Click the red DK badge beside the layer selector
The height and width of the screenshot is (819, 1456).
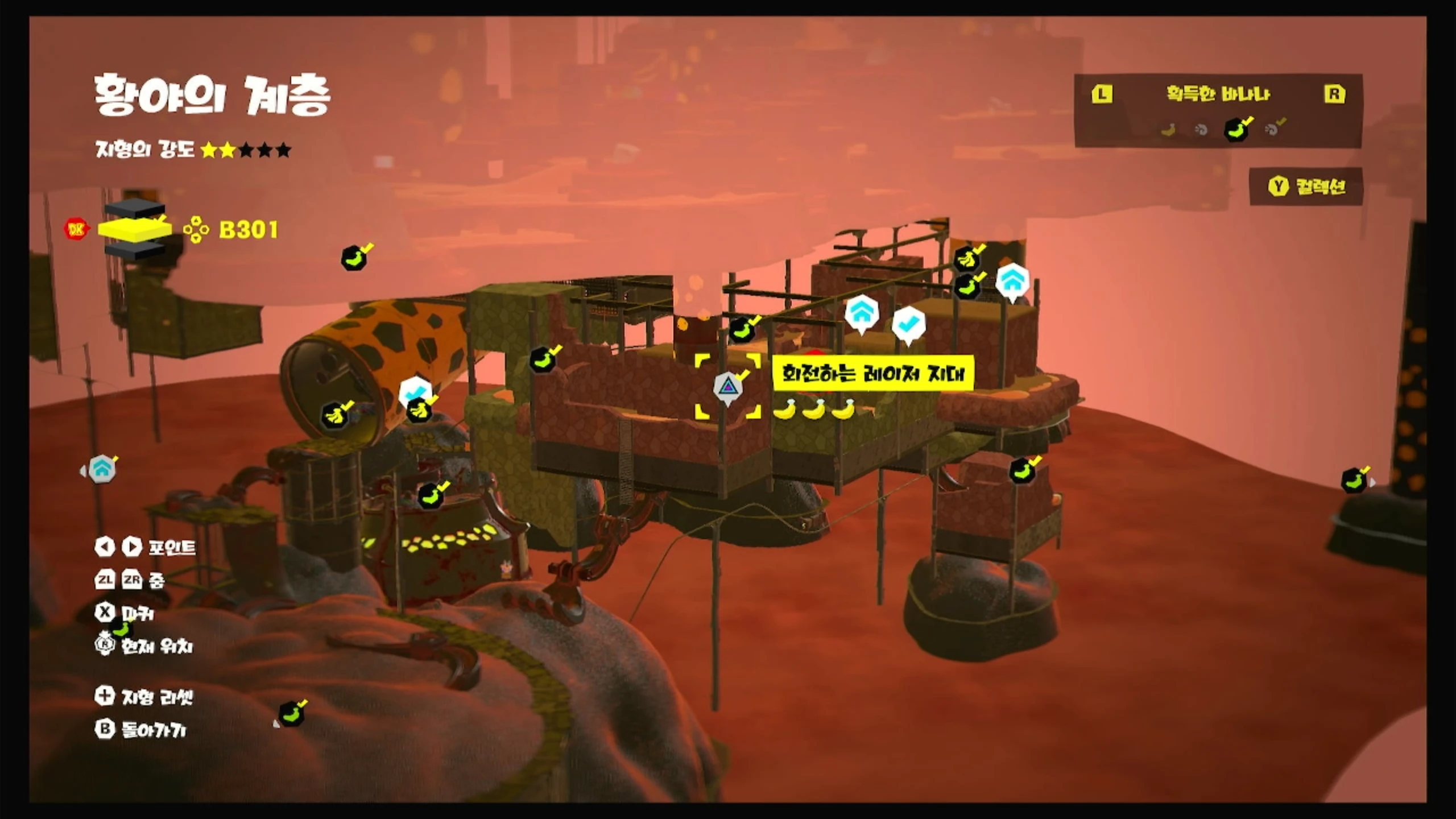(x=76, y=229)
